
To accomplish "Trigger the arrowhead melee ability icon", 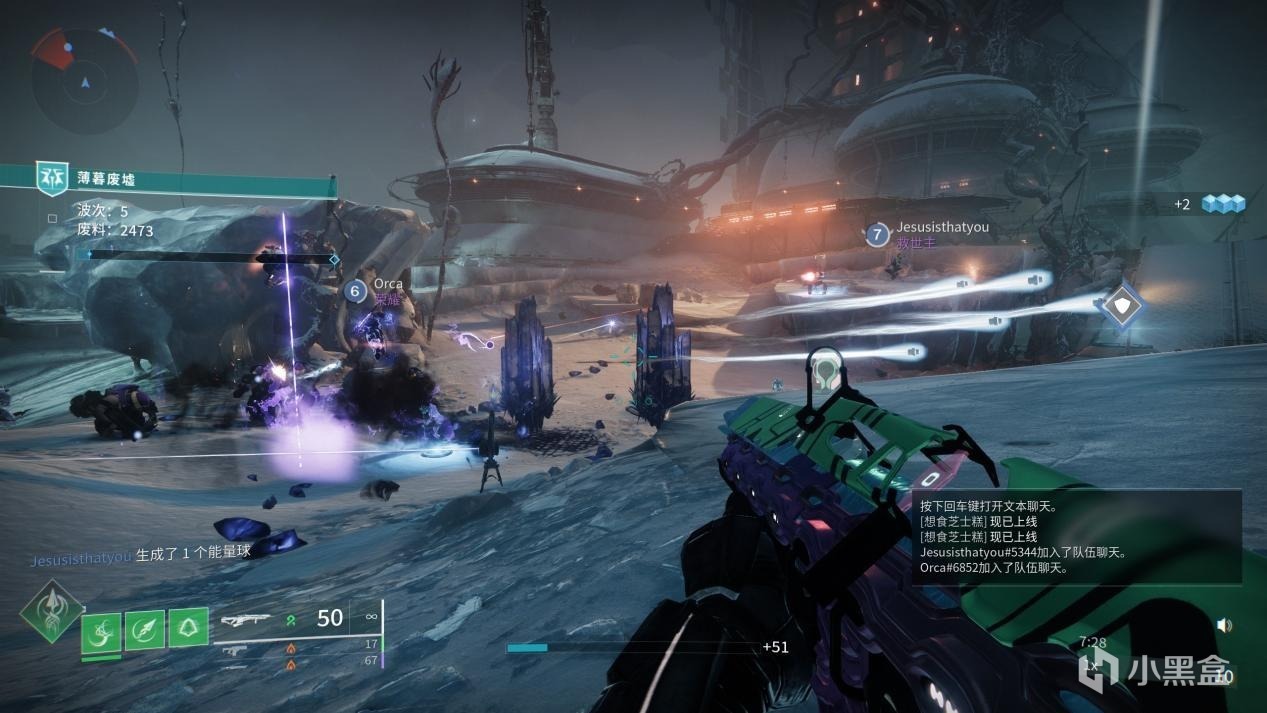I will (145, 630).
